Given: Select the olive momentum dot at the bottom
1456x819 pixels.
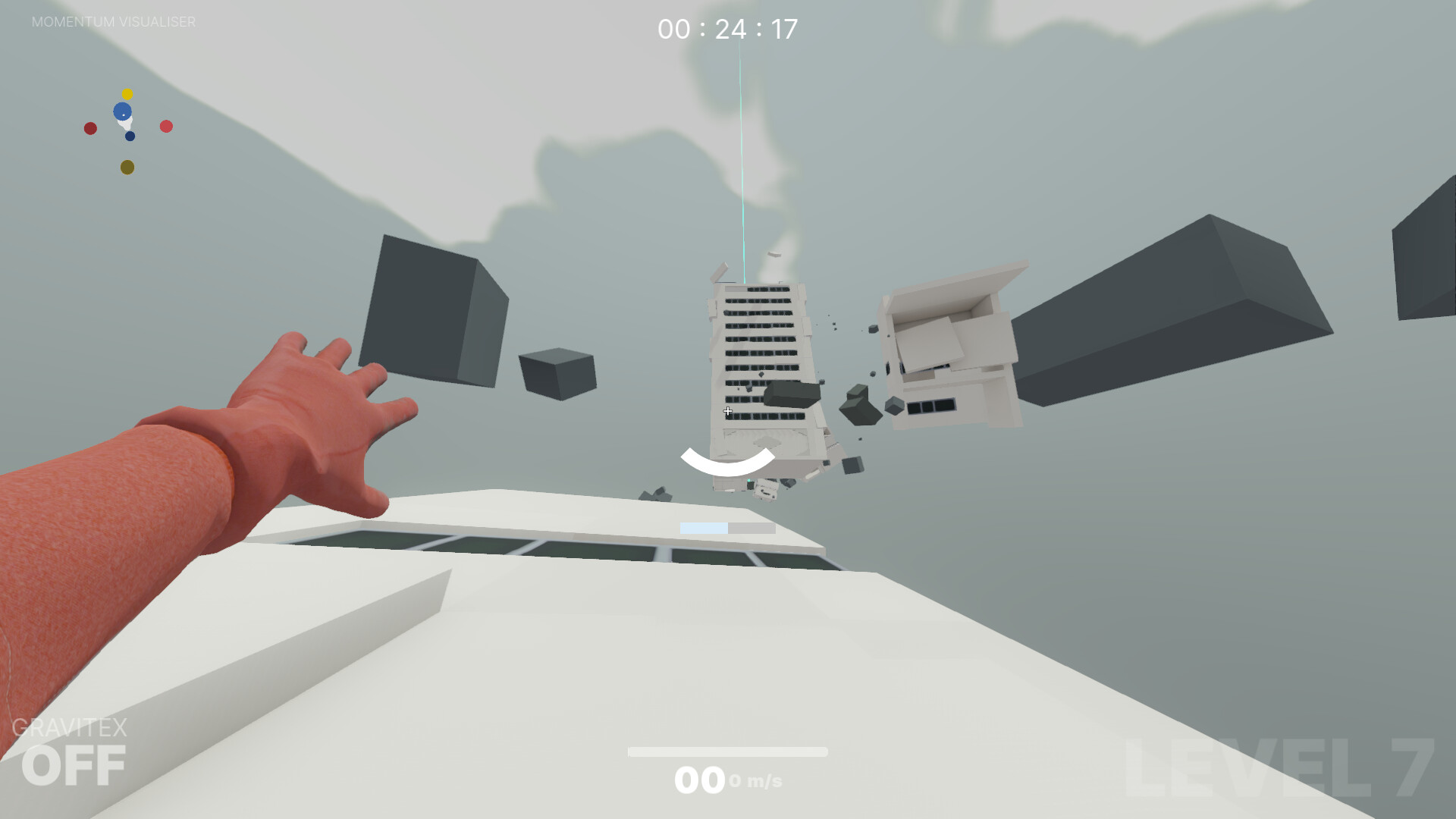Looking at the screenshot, I should 126,168.
